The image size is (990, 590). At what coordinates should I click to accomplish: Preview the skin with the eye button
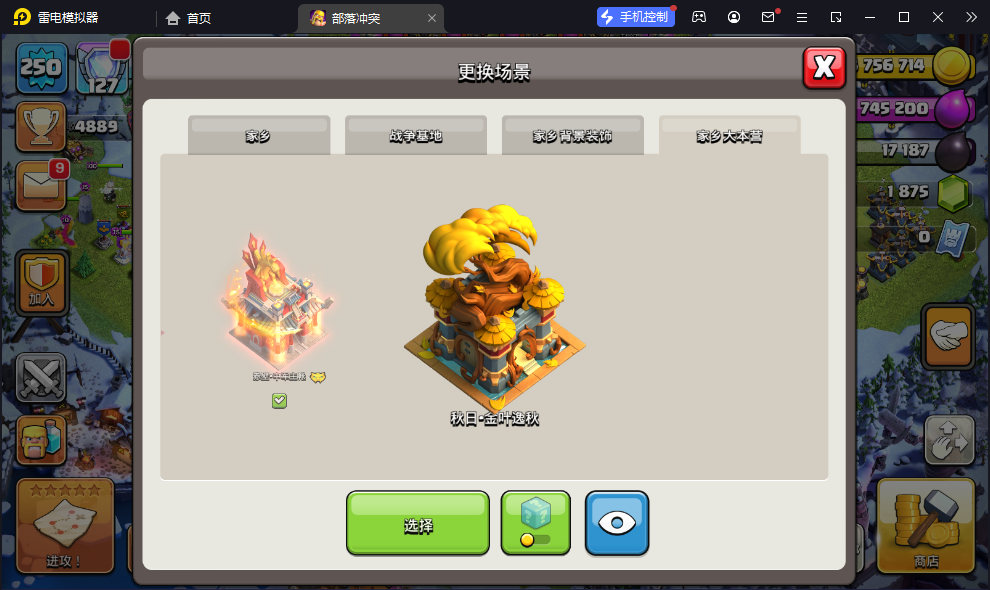coord(617,523)
